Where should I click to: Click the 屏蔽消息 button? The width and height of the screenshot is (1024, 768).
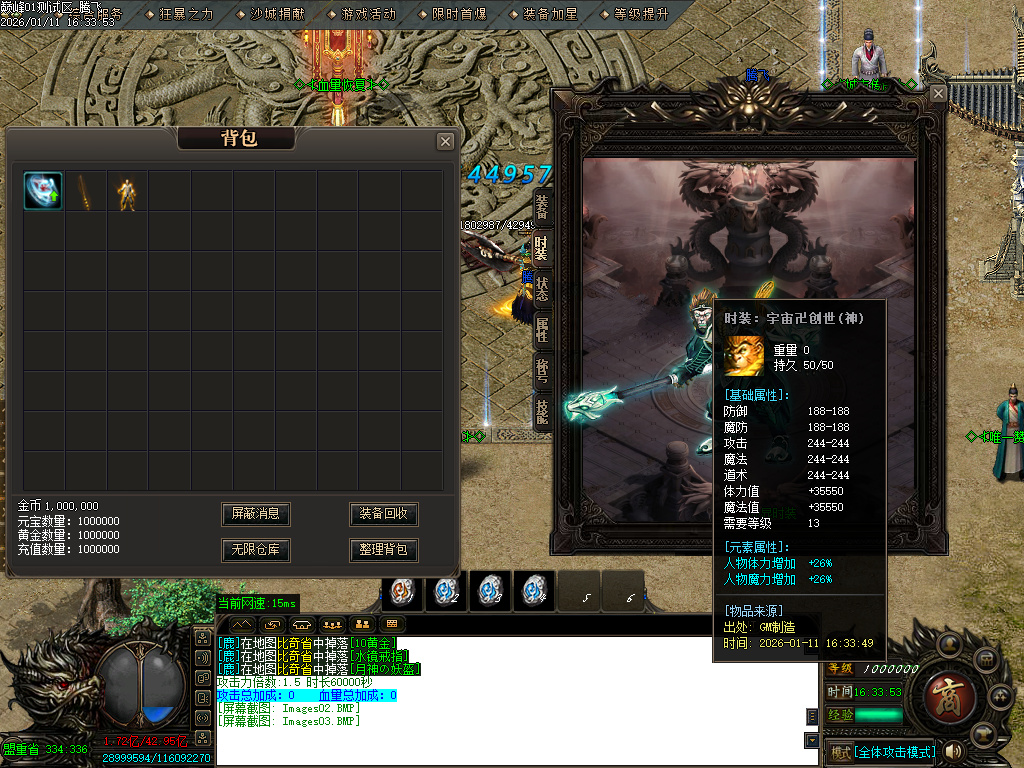click(256, 514)
